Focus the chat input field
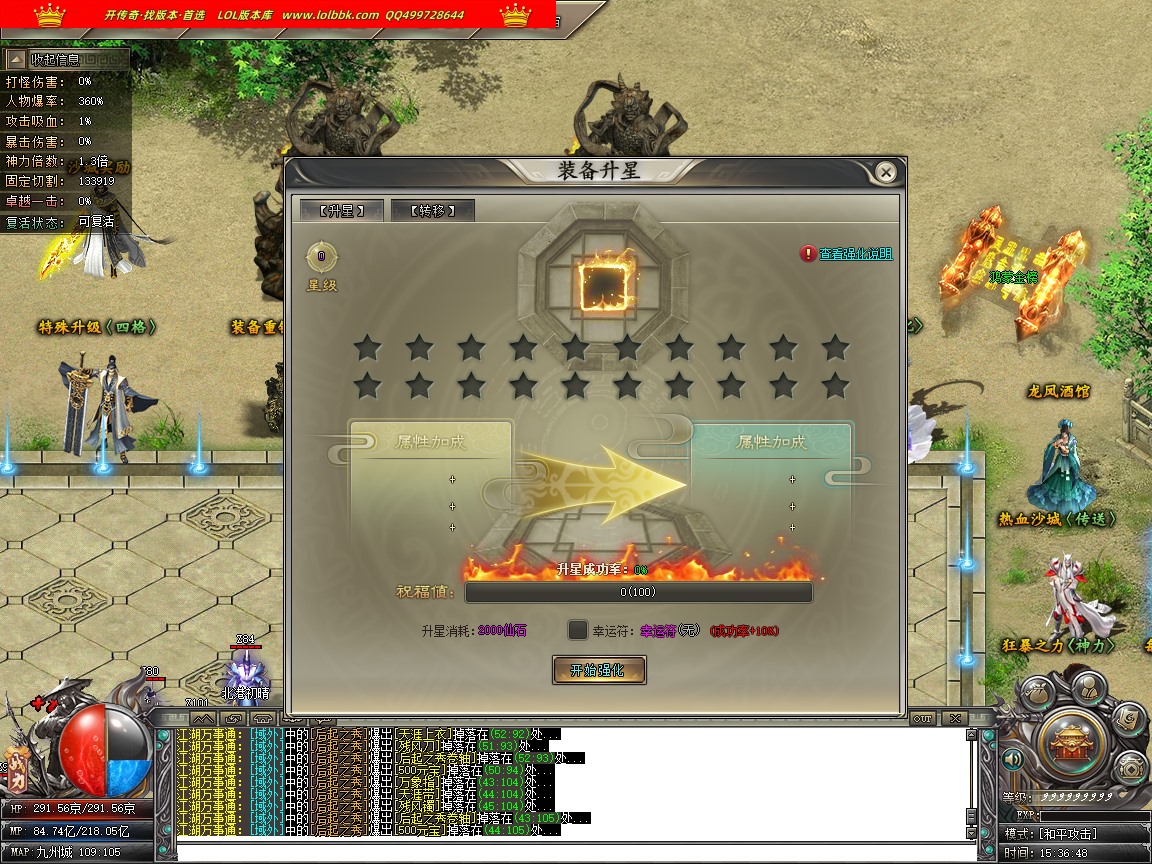Screen dimensions: 1152x864 [x=570, y=851]
